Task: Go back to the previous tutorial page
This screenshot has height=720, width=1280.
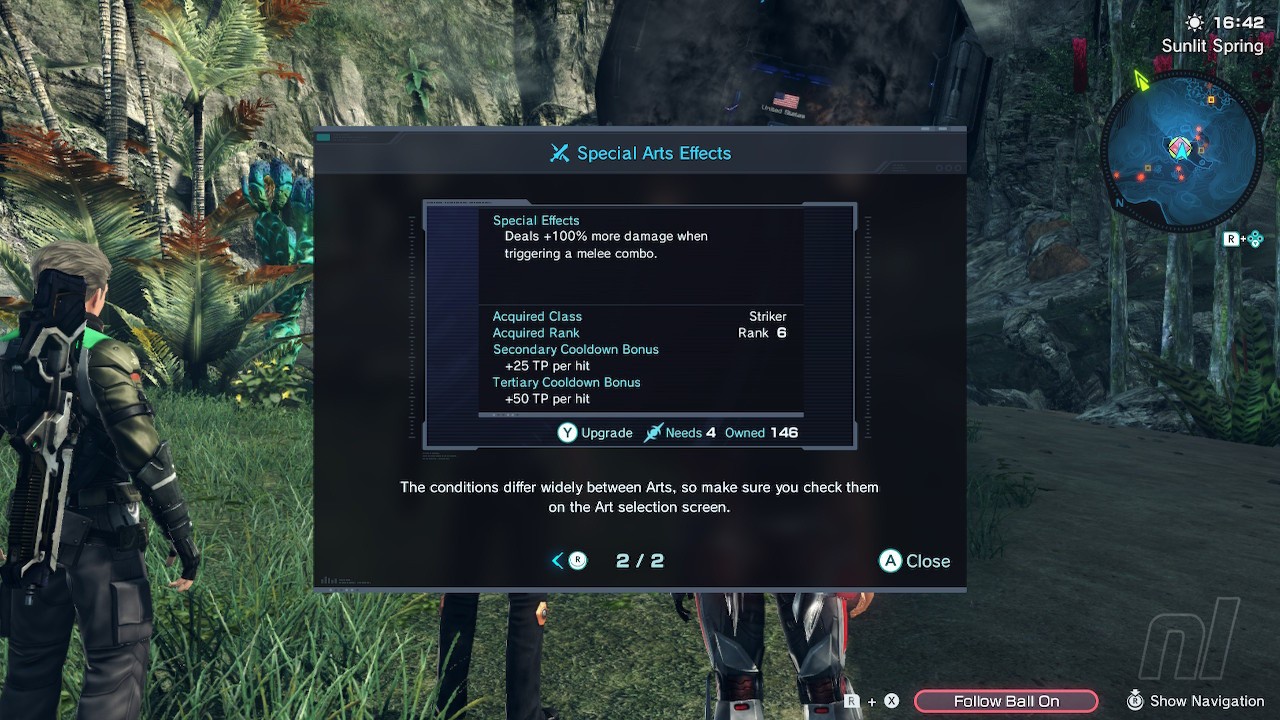Action: point(568,561)
